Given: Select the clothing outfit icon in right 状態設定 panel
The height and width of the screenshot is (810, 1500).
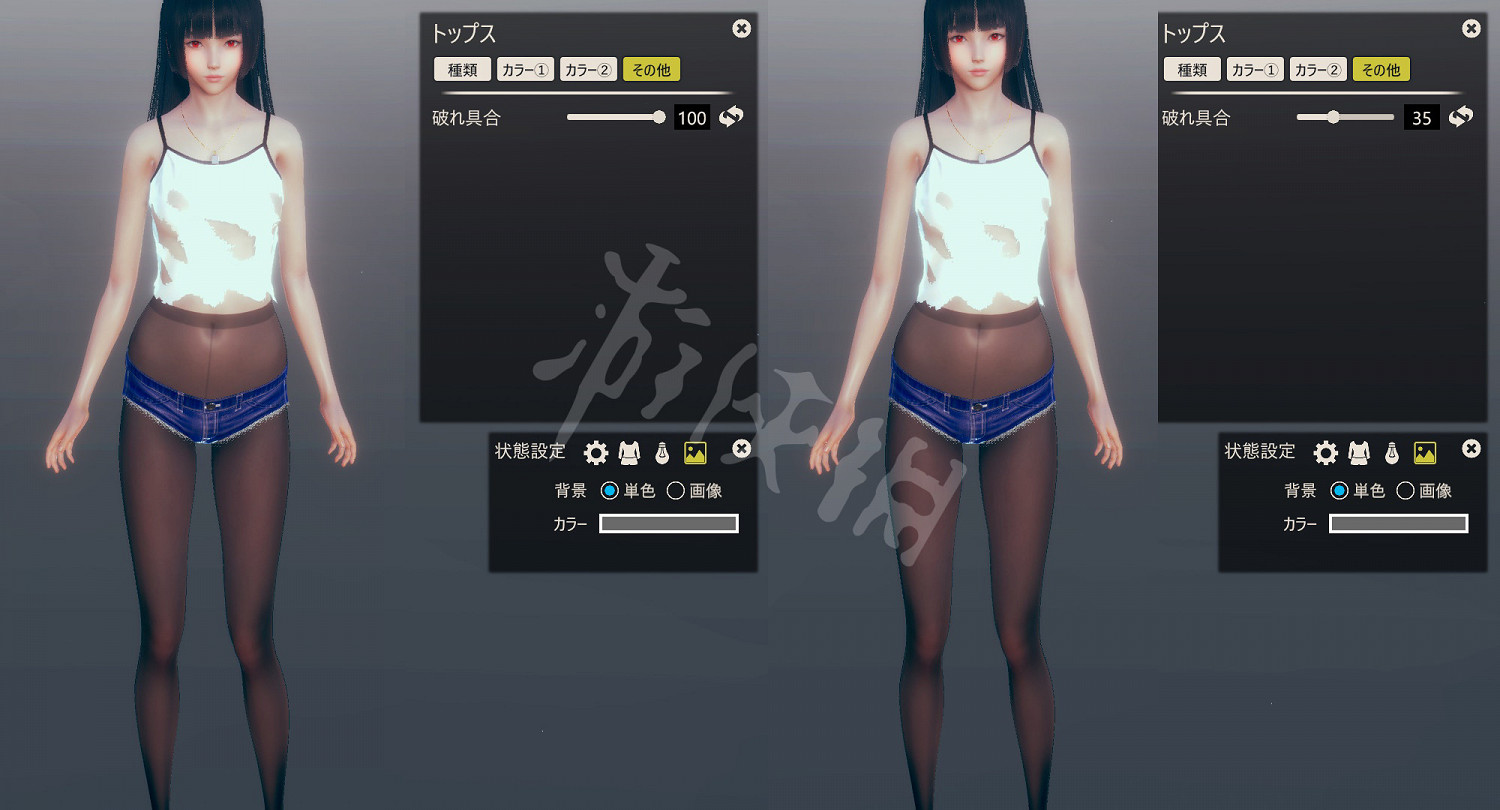Looking at the screenshot, I should pos(1359,451).
